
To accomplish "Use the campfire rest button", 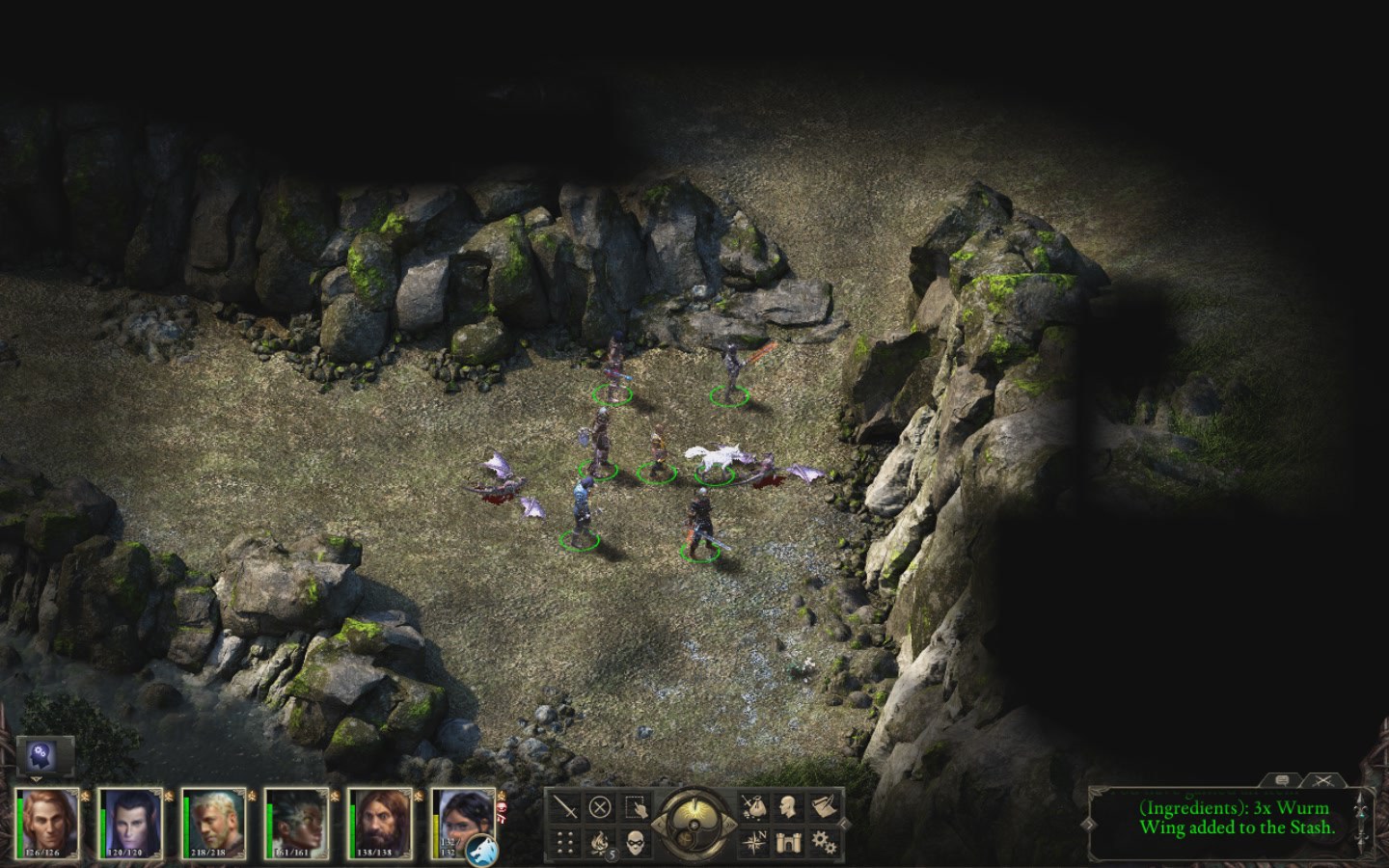I will pos(600,842).
